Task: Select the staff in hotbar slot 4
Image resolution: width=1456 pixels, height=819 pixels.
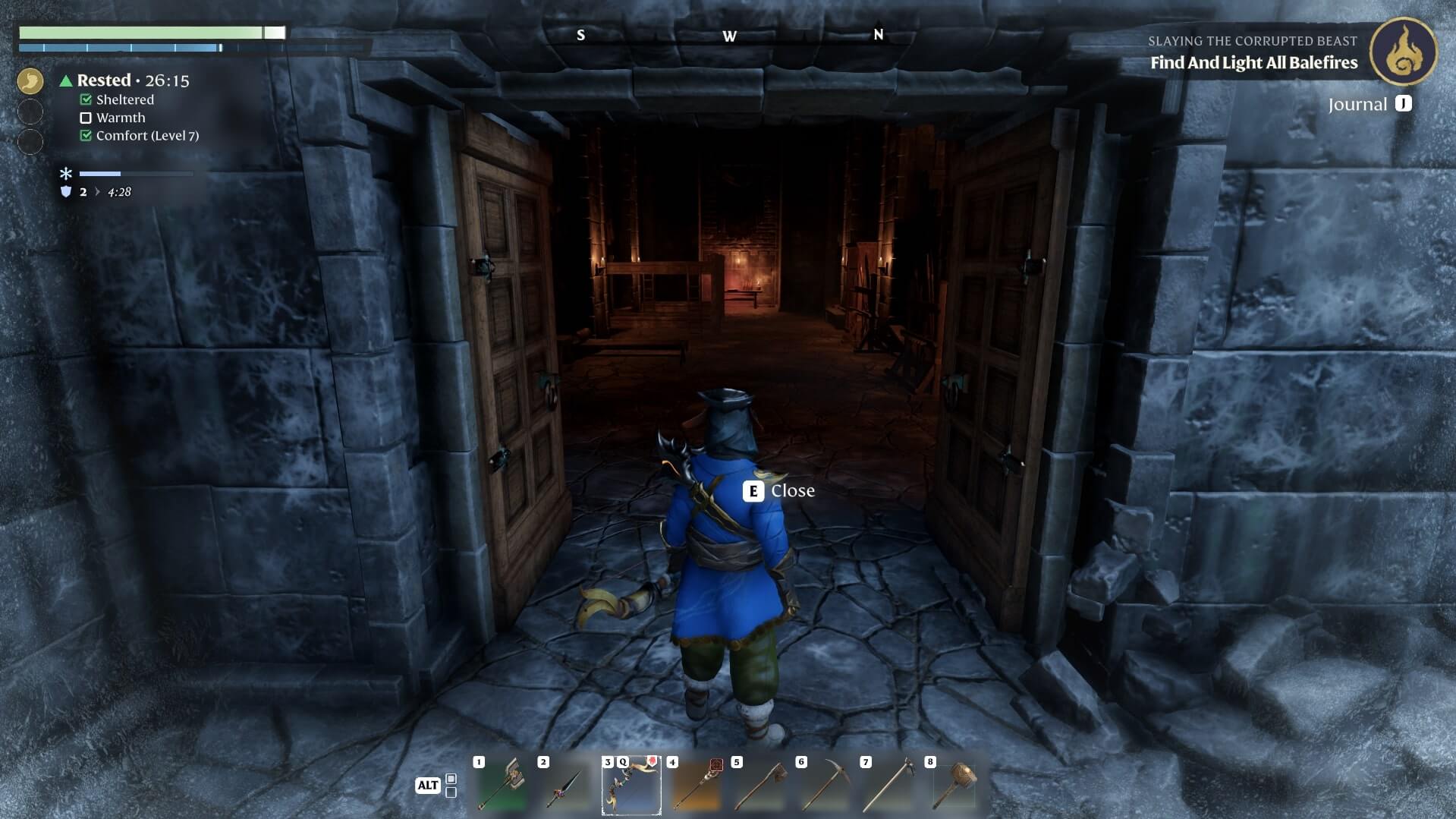Action: click(696, 786)
